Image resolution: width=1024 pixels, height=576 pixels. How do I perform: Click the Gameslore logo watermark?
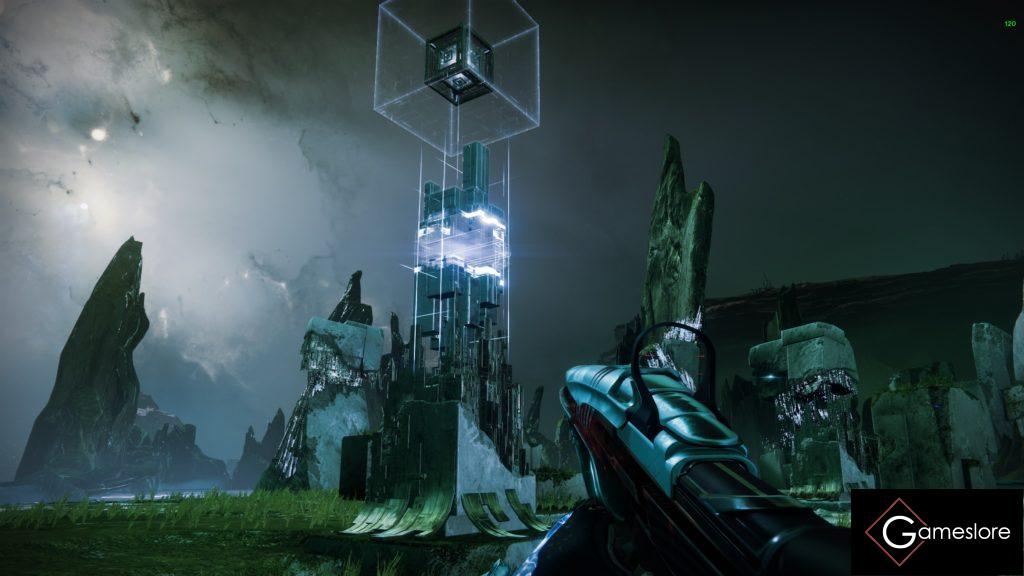pyautogui.click(x=936, y=532)
